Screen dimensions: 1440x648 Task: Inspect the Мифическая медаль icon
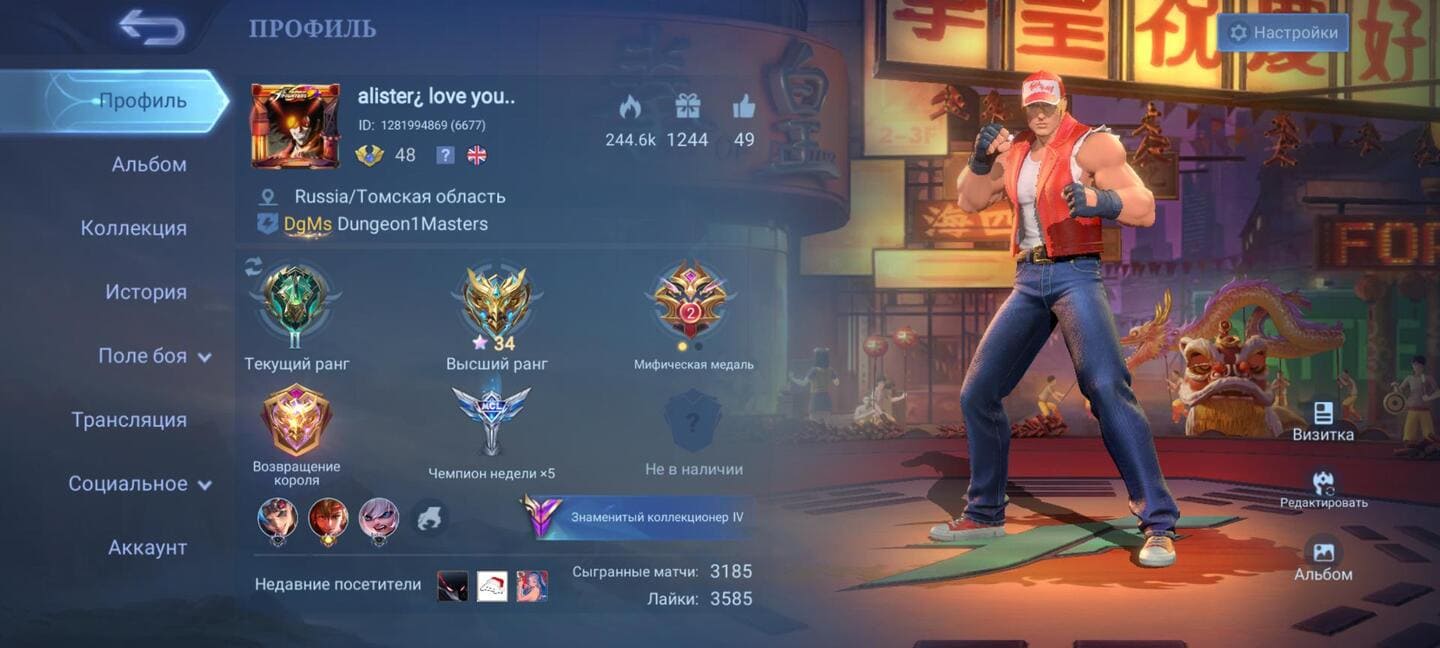click(692, 303)
